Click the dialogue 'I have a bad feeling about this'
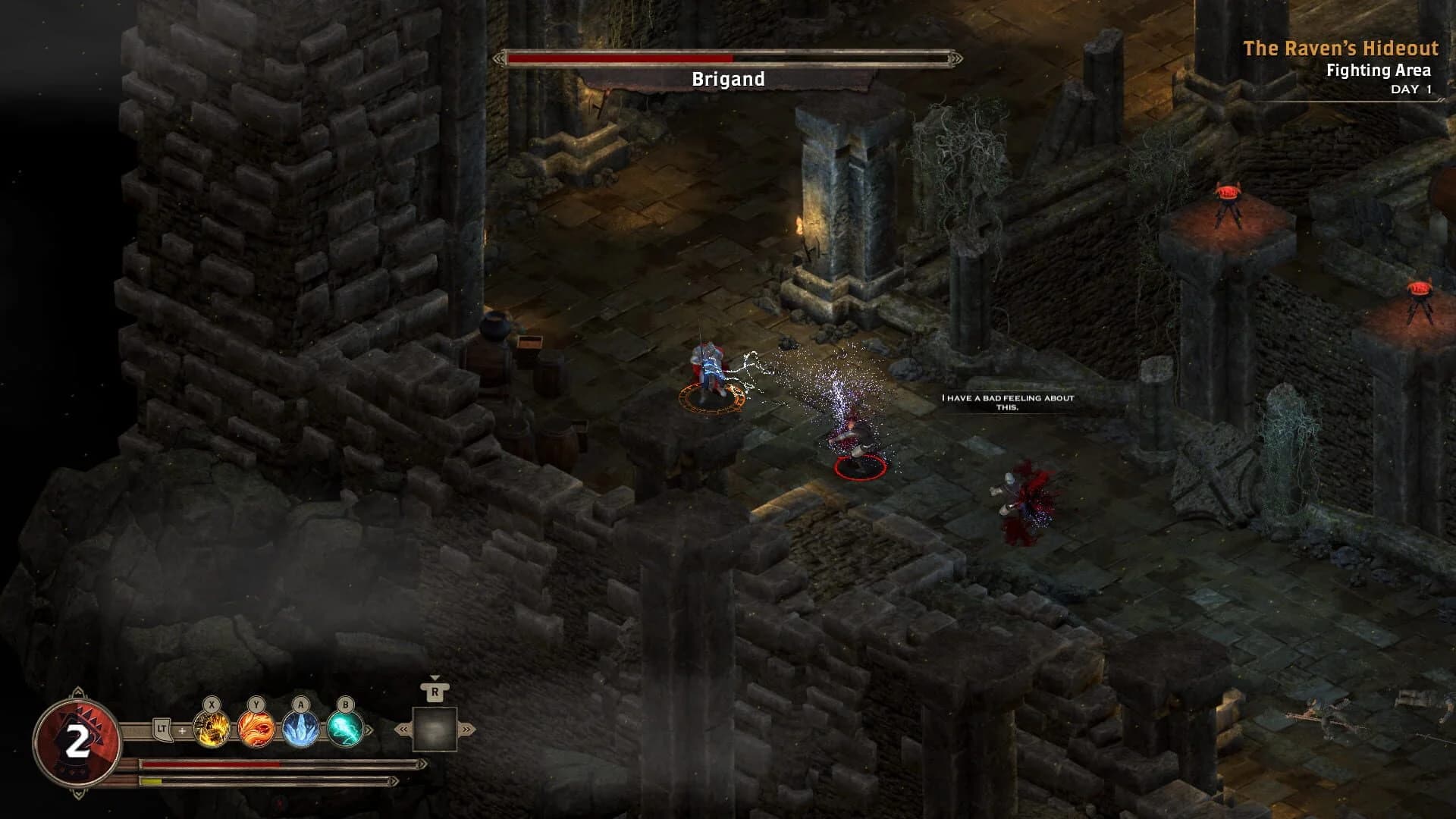 (x=1006, y=400)
